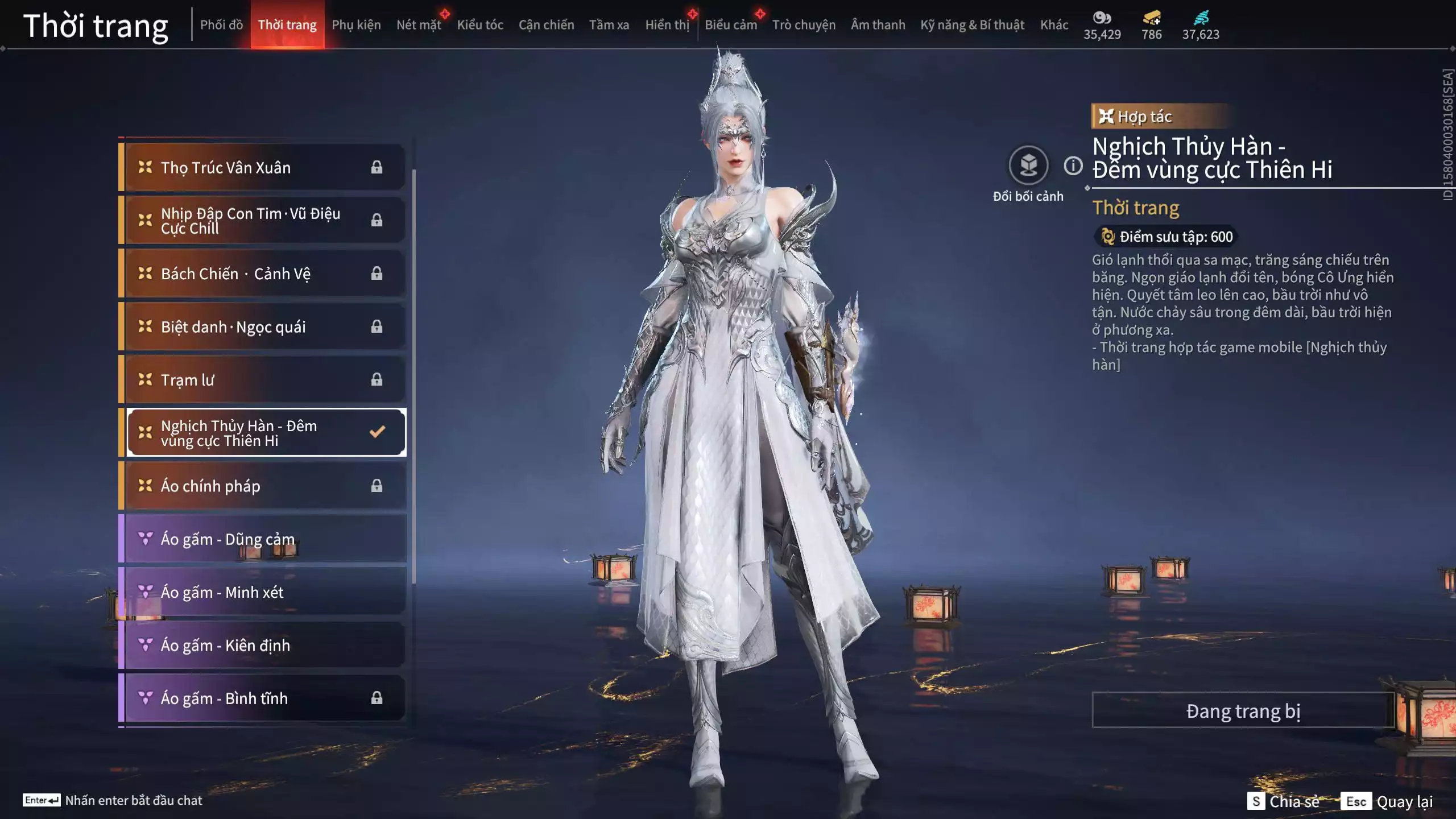1456x819 pixels.
Task: Switch to the Phối đồ tab
Action: click(x=221, y=25)
